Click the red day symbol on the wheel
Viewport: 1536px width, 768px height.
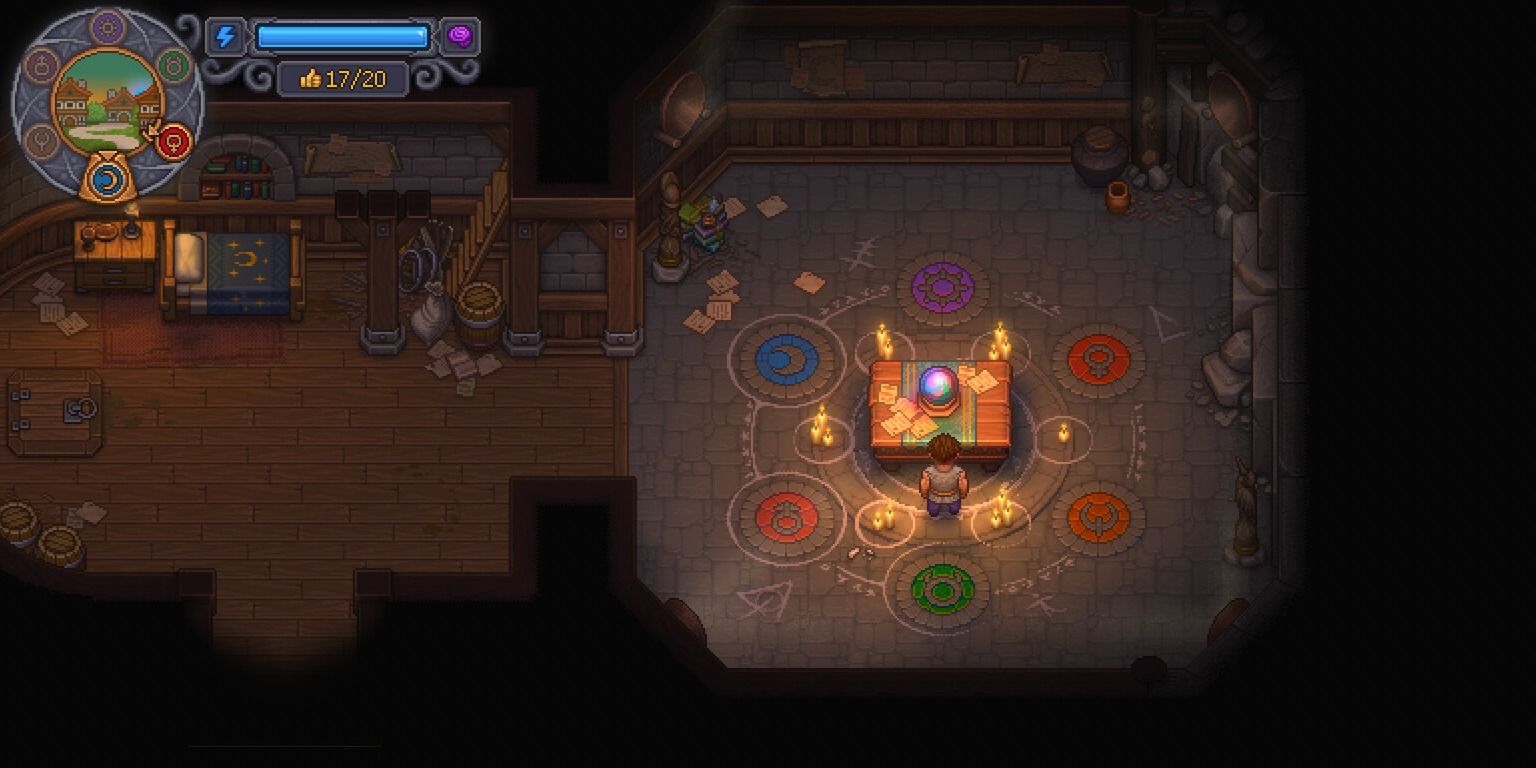point(174,141)
